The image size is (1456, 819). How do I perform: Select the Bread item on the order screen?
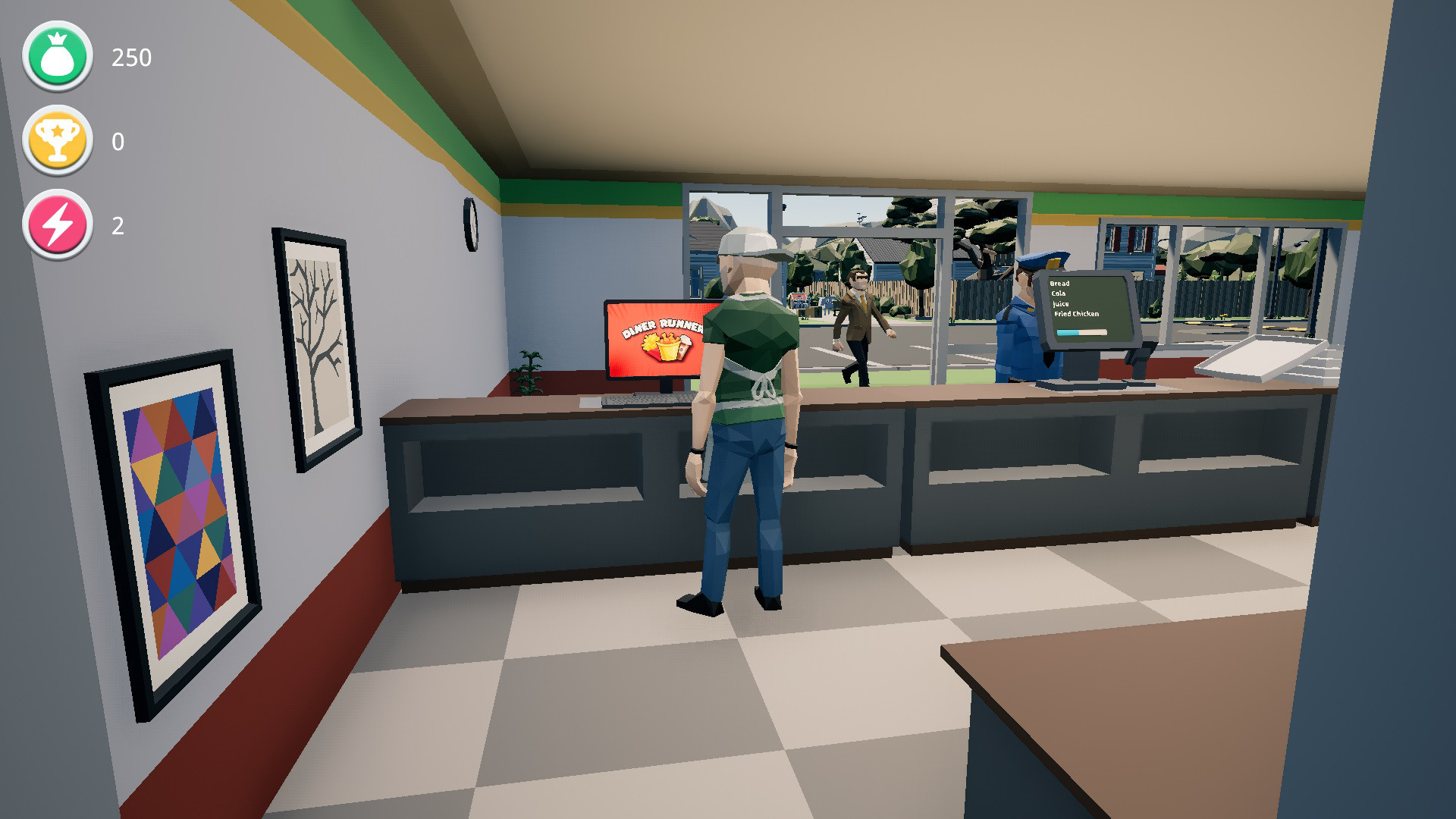1059,284
